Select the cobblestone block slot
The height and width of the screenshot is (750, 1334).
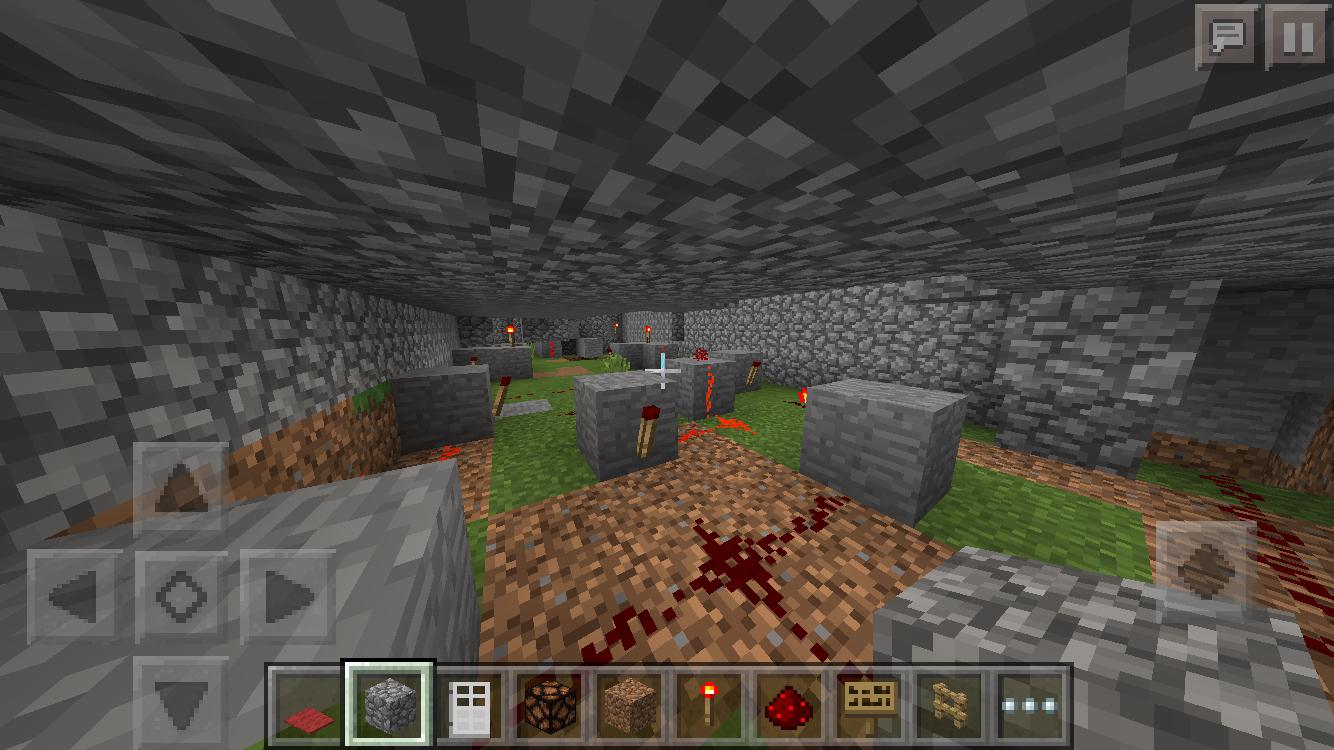(389, 705)
